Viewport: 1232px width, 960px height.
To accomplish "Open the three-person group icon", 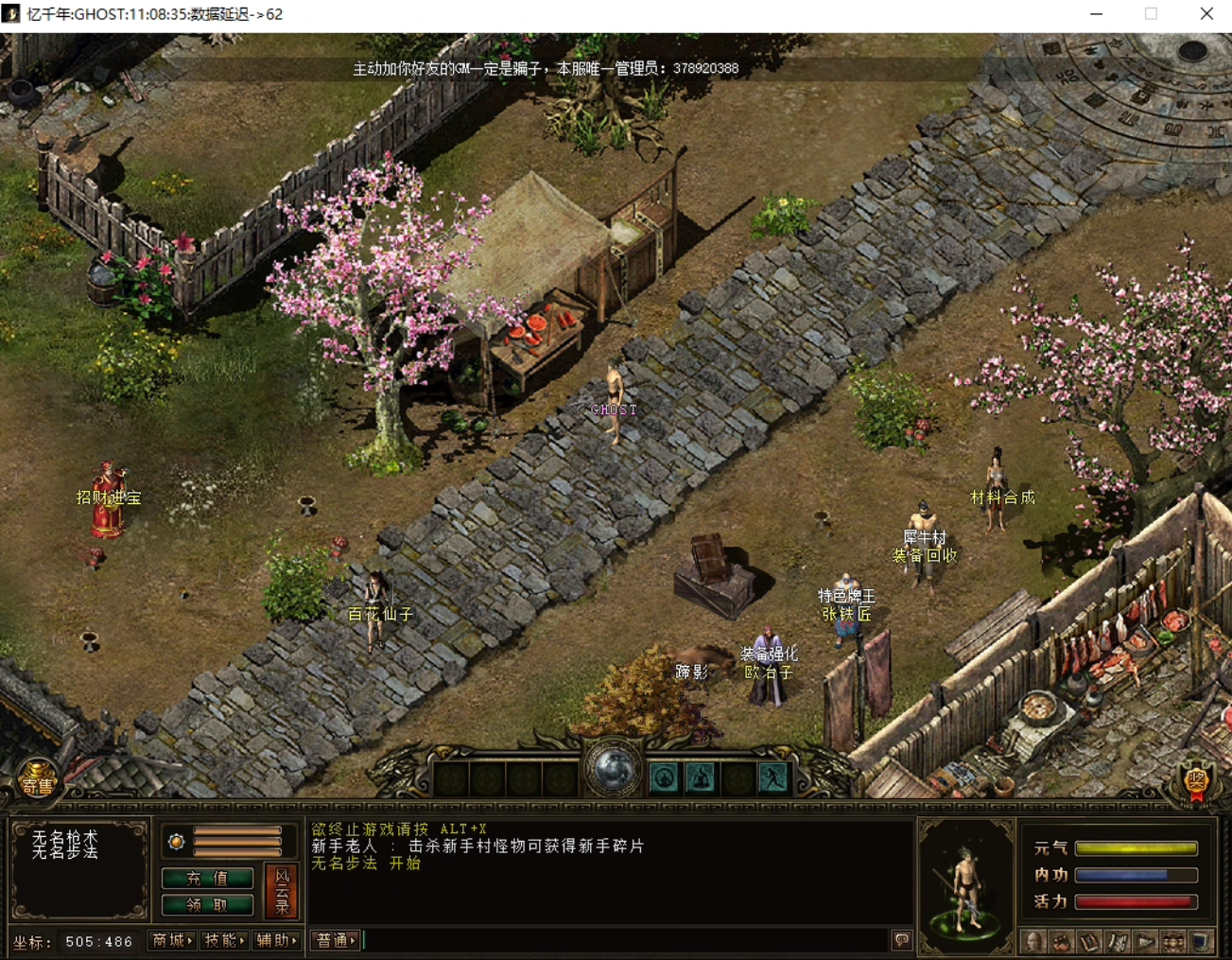I will [1173, 941].
